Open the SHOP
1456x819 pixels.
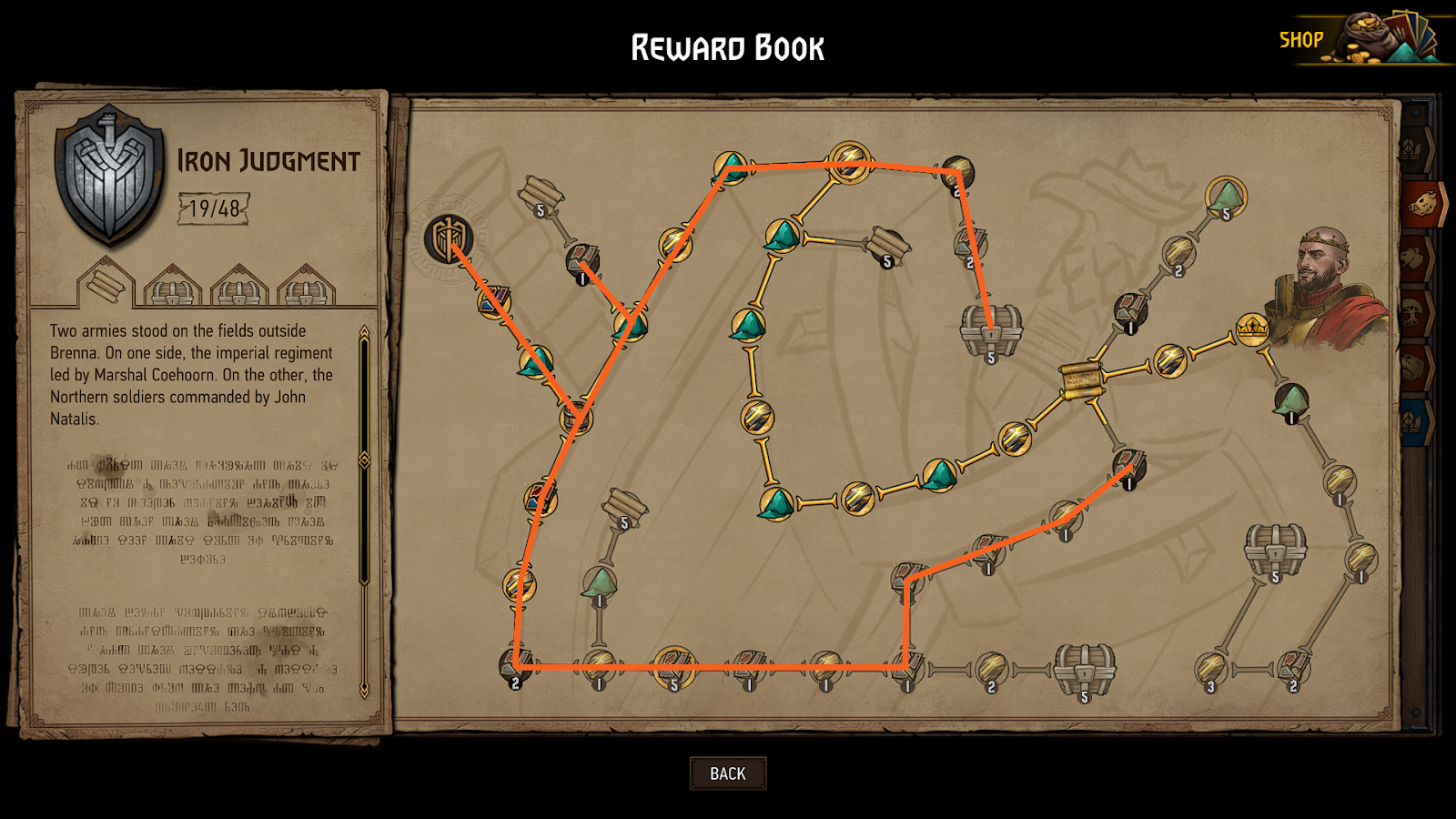[1302, 39]
